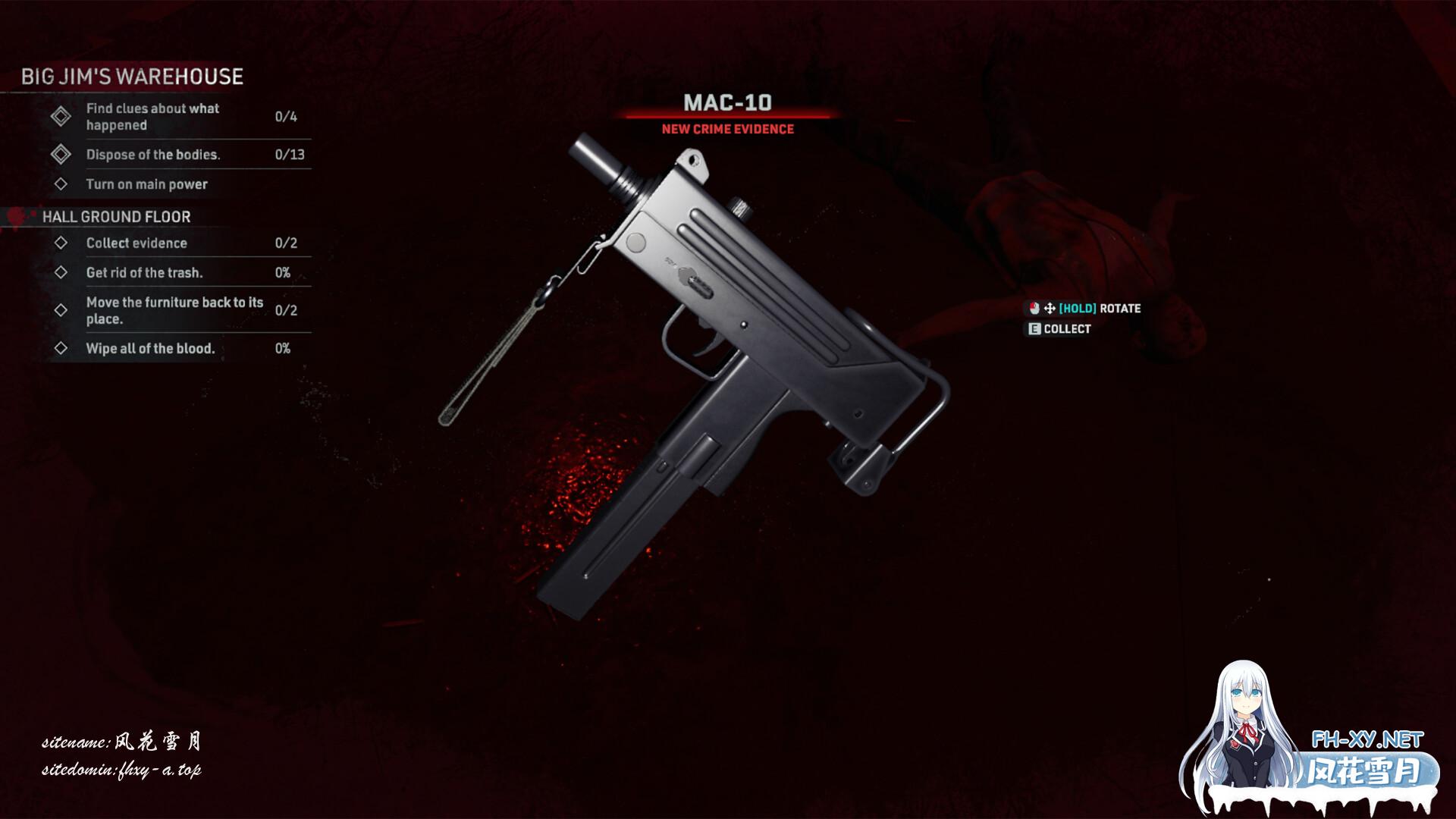Screen dimensions: 1456x819
Task: Select the 'Find clues about what happened' objective
Action: (152, 117)
